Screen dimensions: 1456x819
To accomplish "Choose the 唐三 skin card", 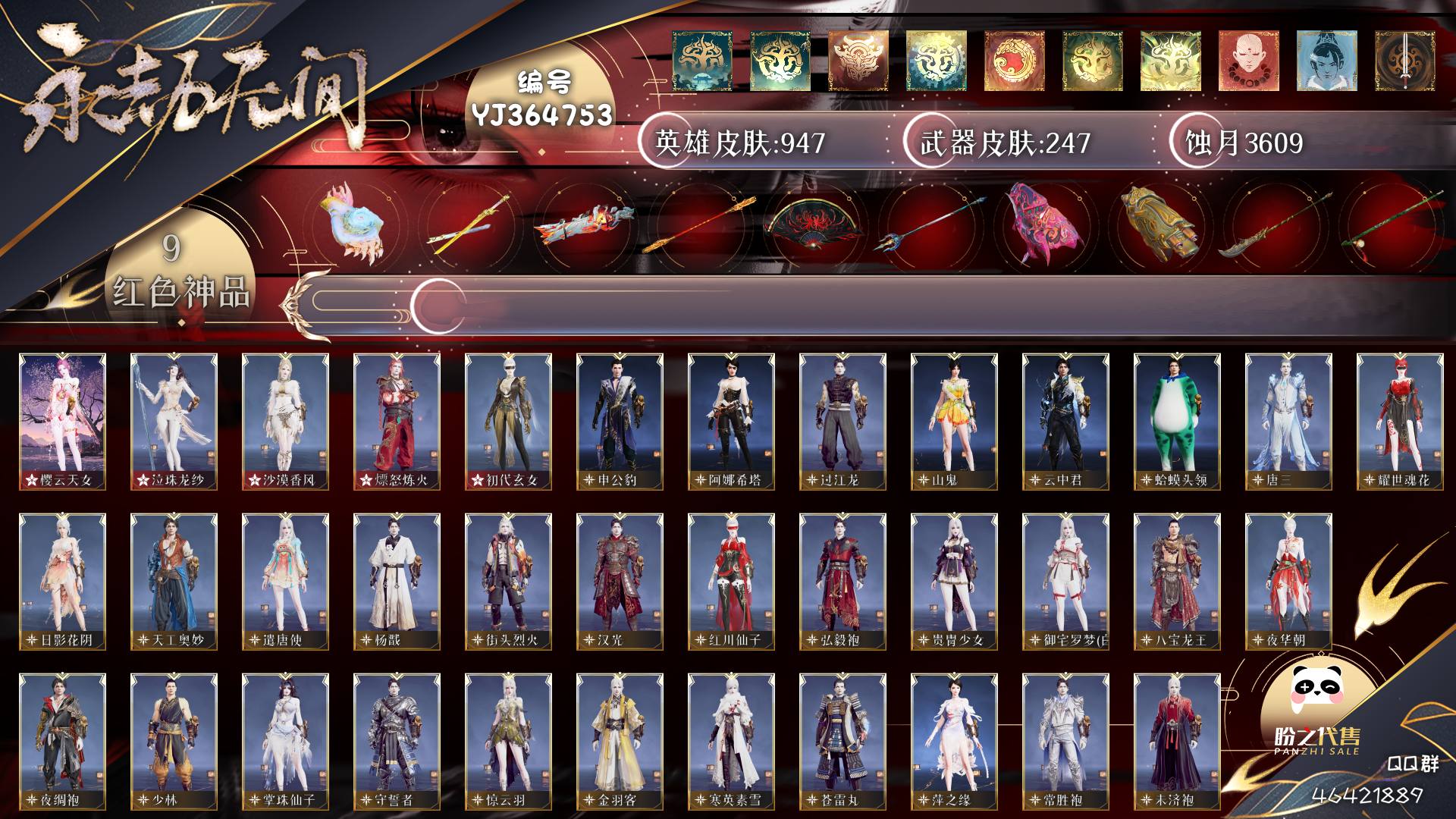I will 1288,421.
